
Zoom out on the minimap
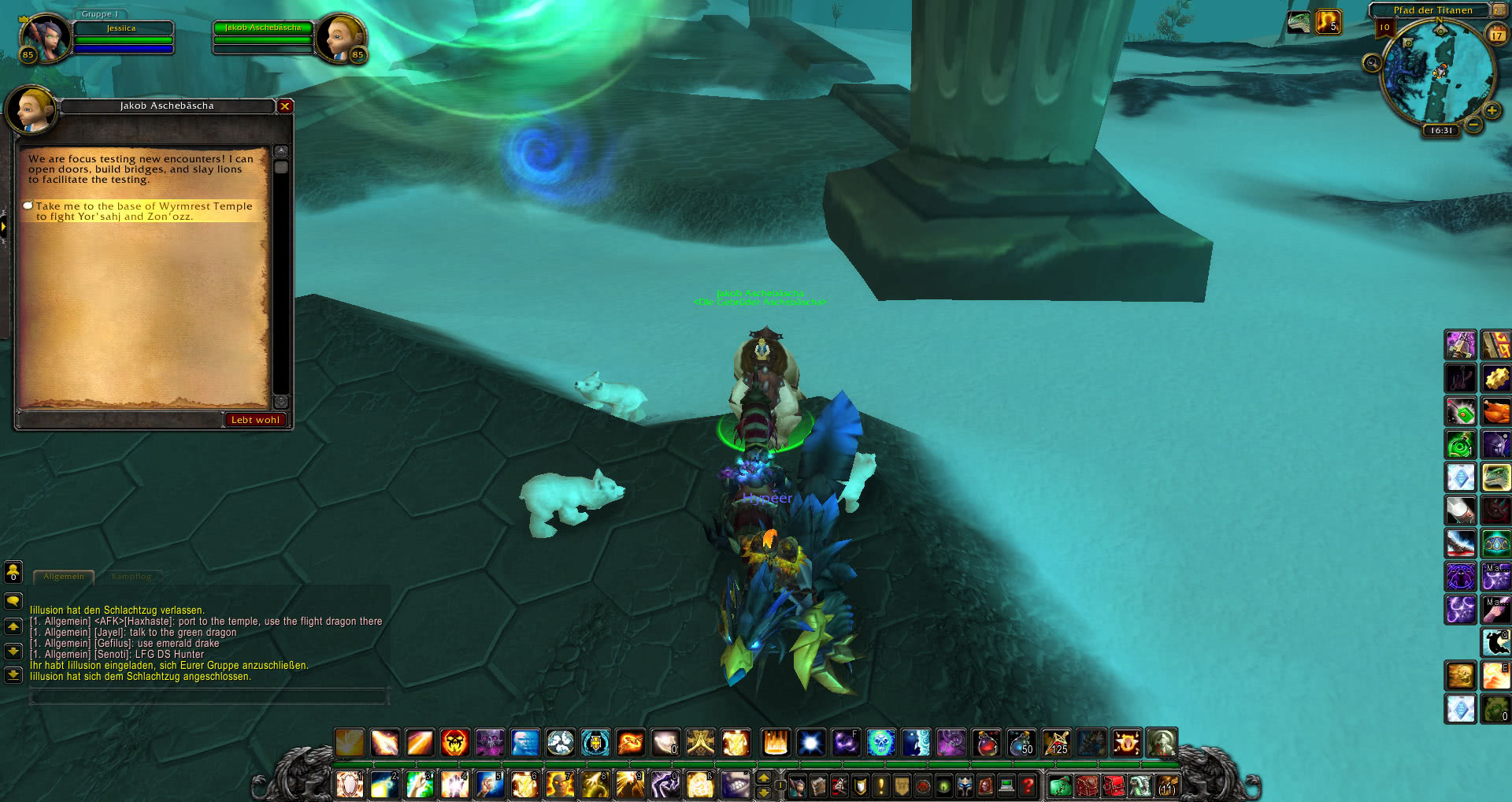1474,124
